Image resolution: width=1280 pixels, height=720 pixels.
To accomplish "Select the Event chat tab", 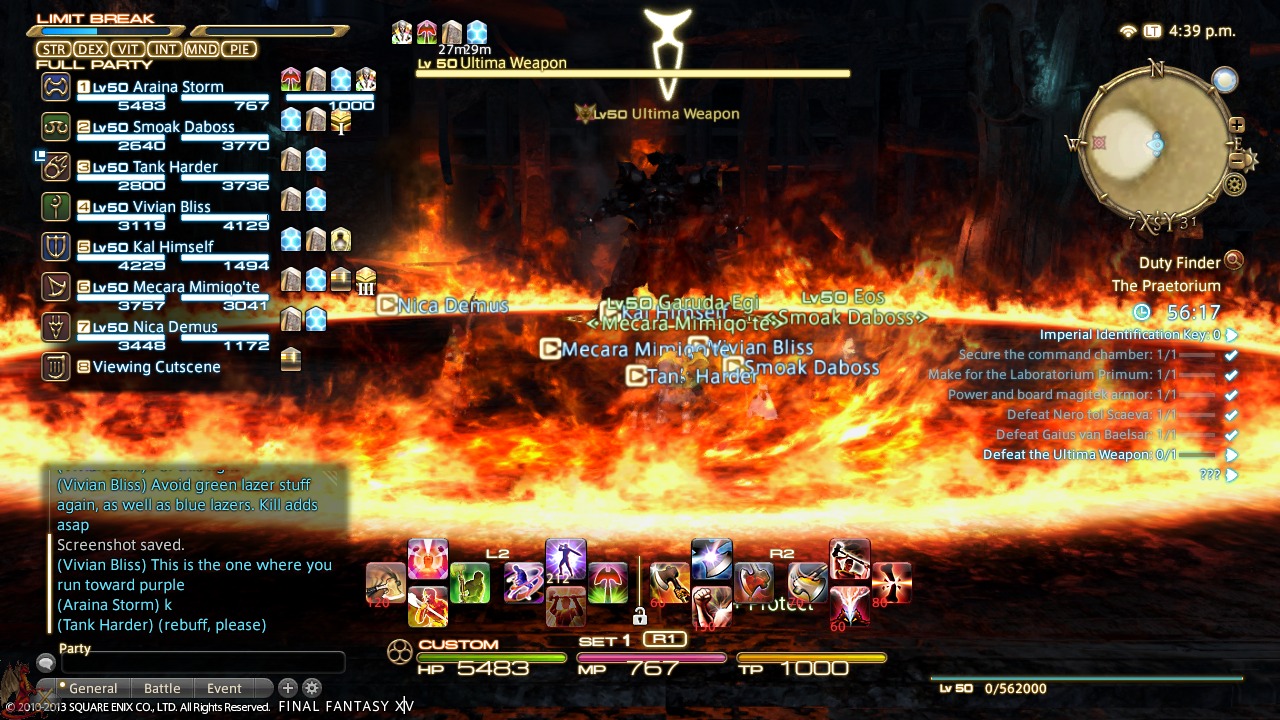I will tap(222, 688).
